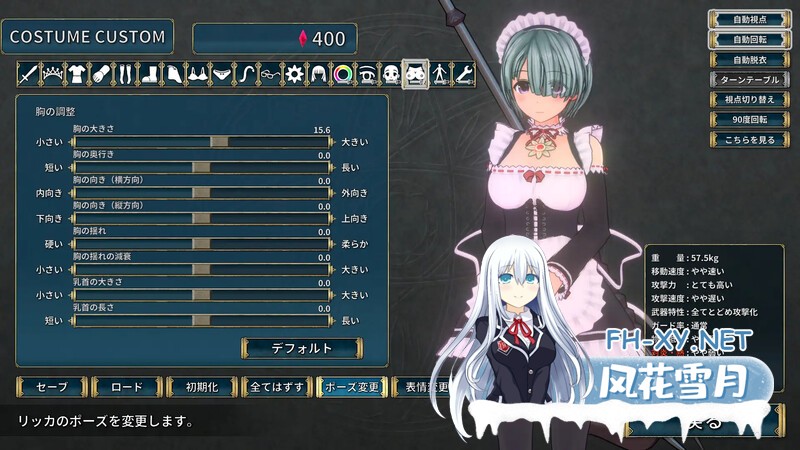800x450 pixels.
Task: Click the デフォルト (default) button
Action: pos(300,348)
